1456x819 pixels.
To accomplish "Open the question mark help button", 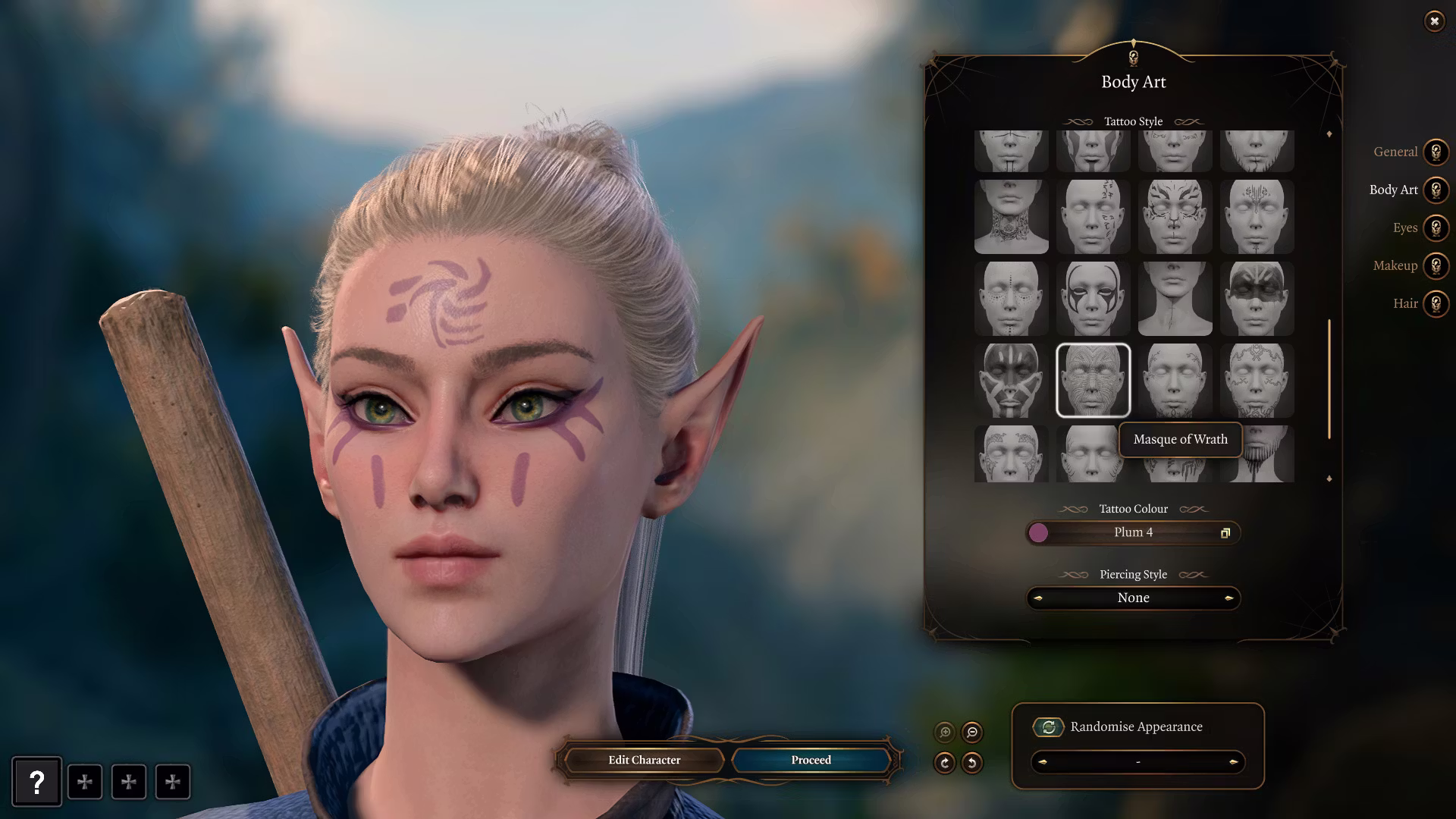I will (x=36, y=782).
